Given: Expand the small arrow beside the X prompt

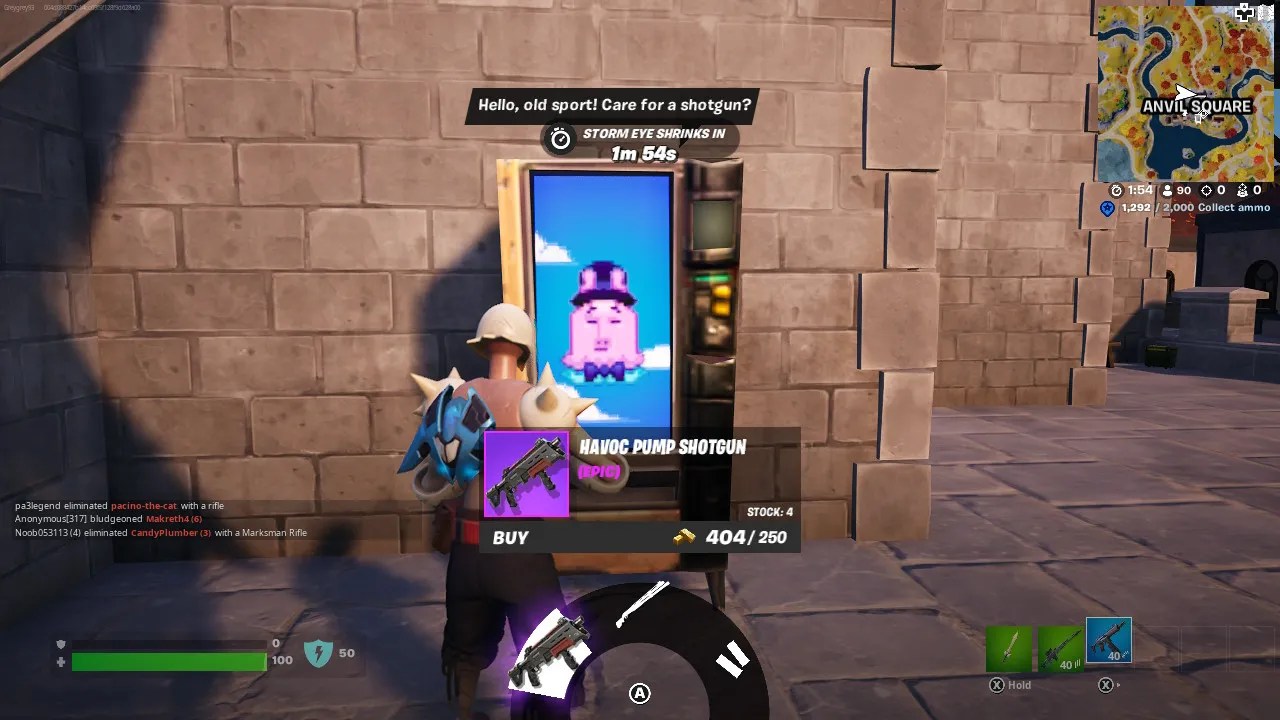Looking at the screenshot, I should (x=1119, y=684).
